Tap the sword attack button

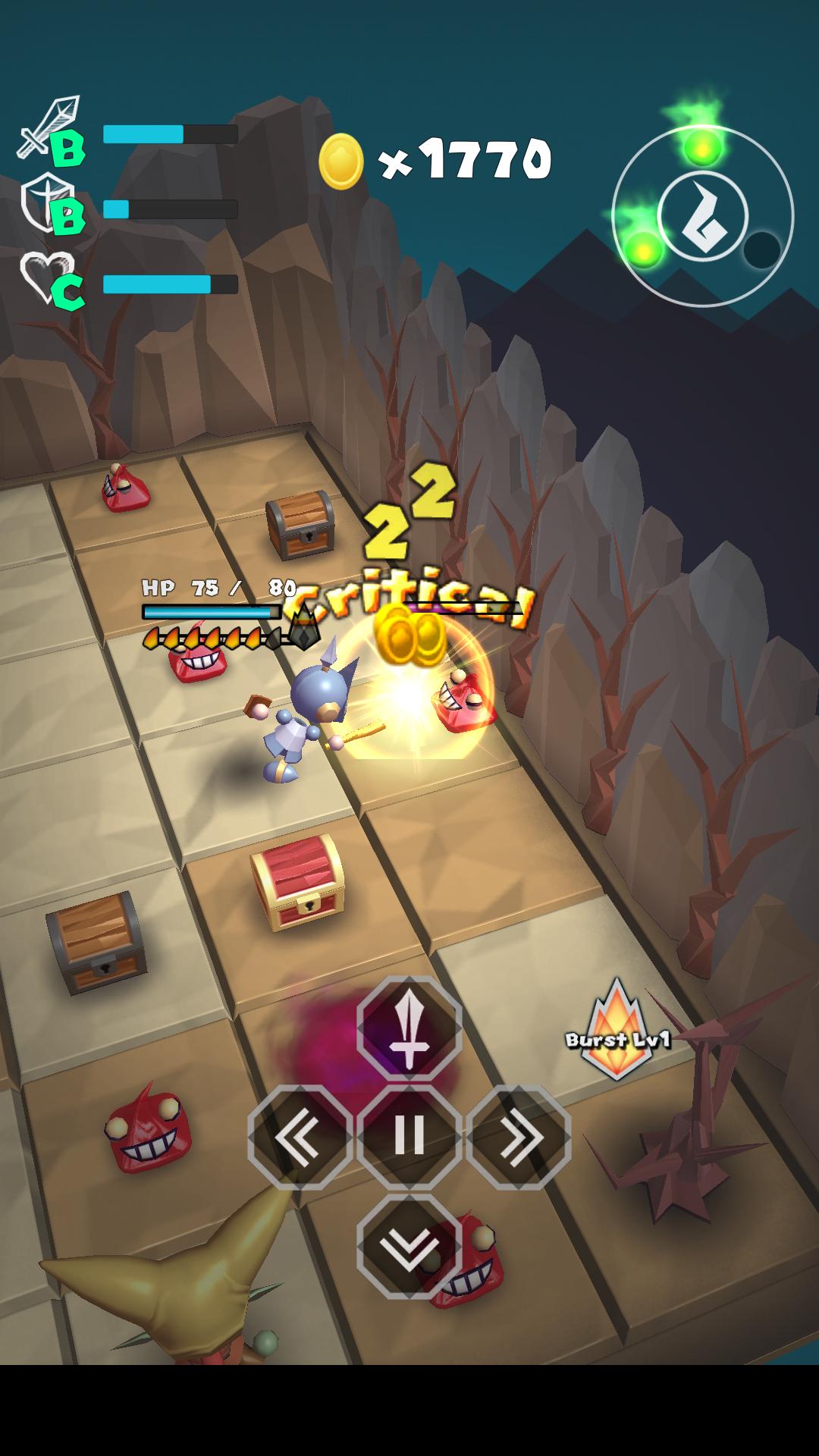point(409,1028)
